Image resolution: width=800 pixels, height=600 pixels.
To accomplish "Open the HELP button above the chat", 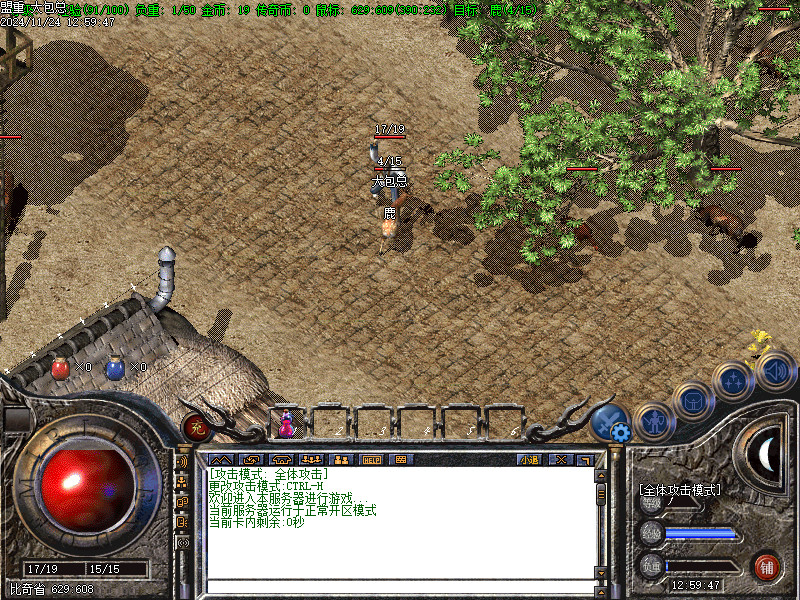I will coord(371,460).
